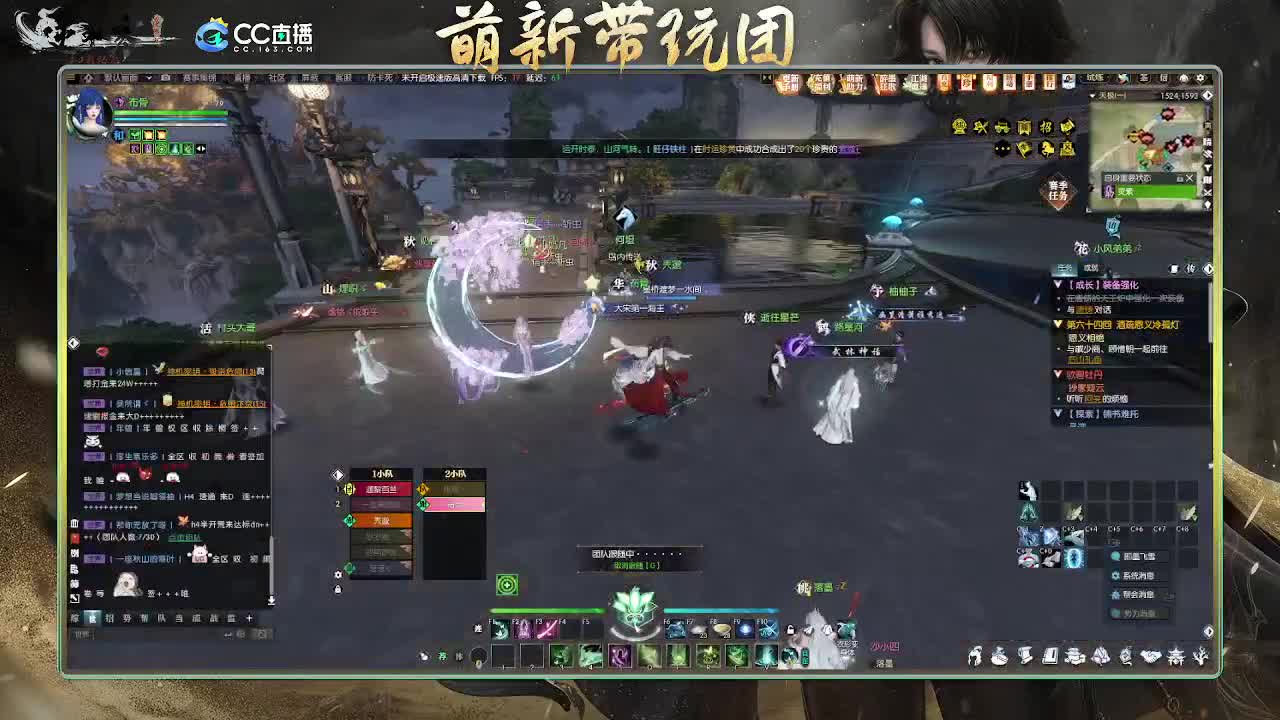The width and height of the screenshot is (1280, 720).
Task: Toggle 系统消息 message filter
Action: [1140, 575]
